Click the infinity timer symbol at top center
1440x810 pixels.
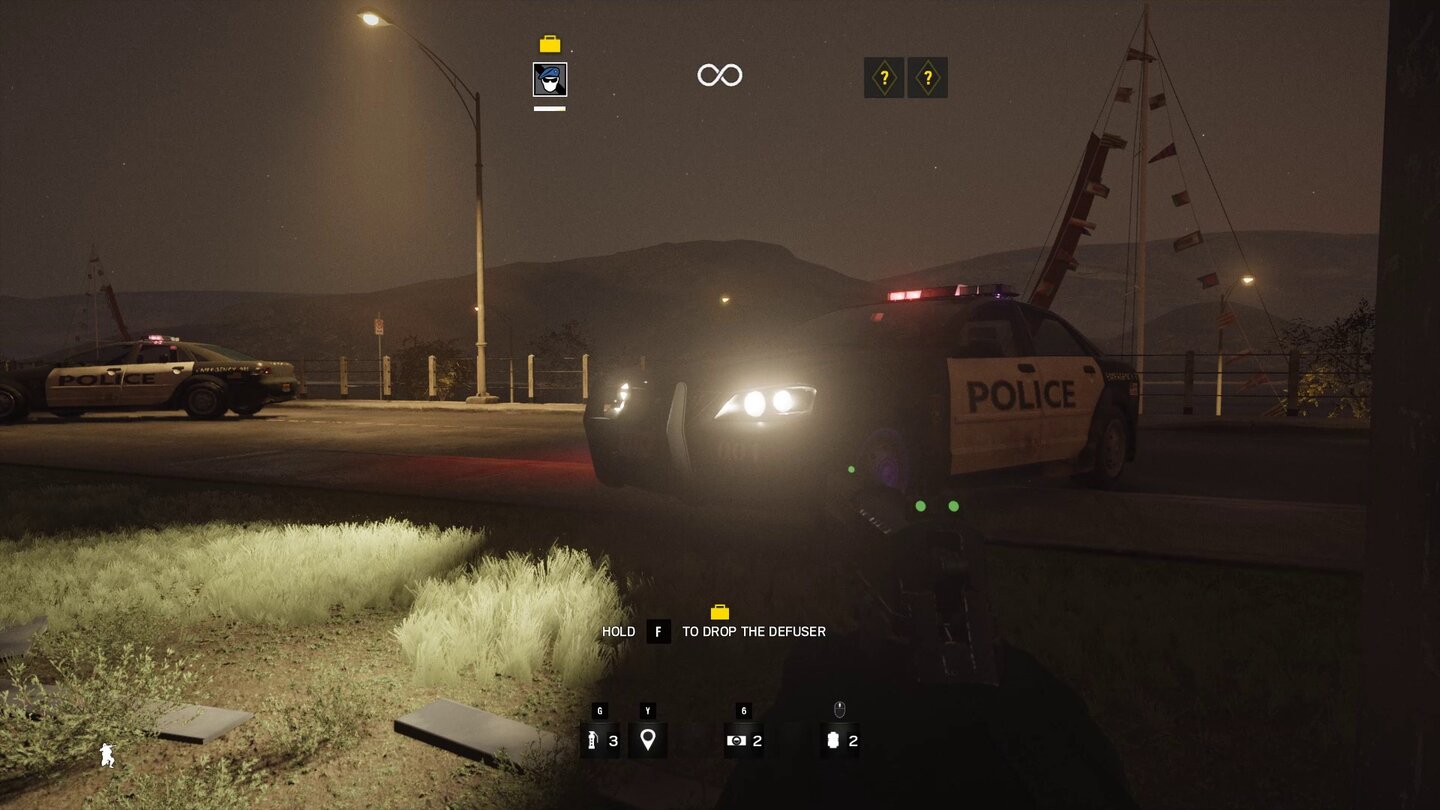719,74
